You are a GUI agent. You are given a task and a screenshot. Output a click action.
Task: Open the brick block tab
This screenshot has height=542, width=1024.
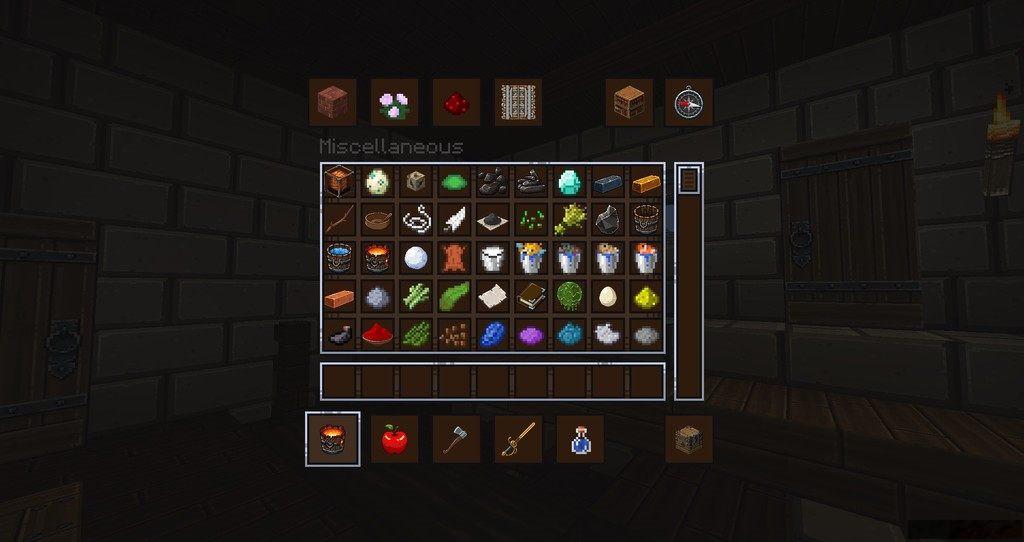click(x=332, y=102)
